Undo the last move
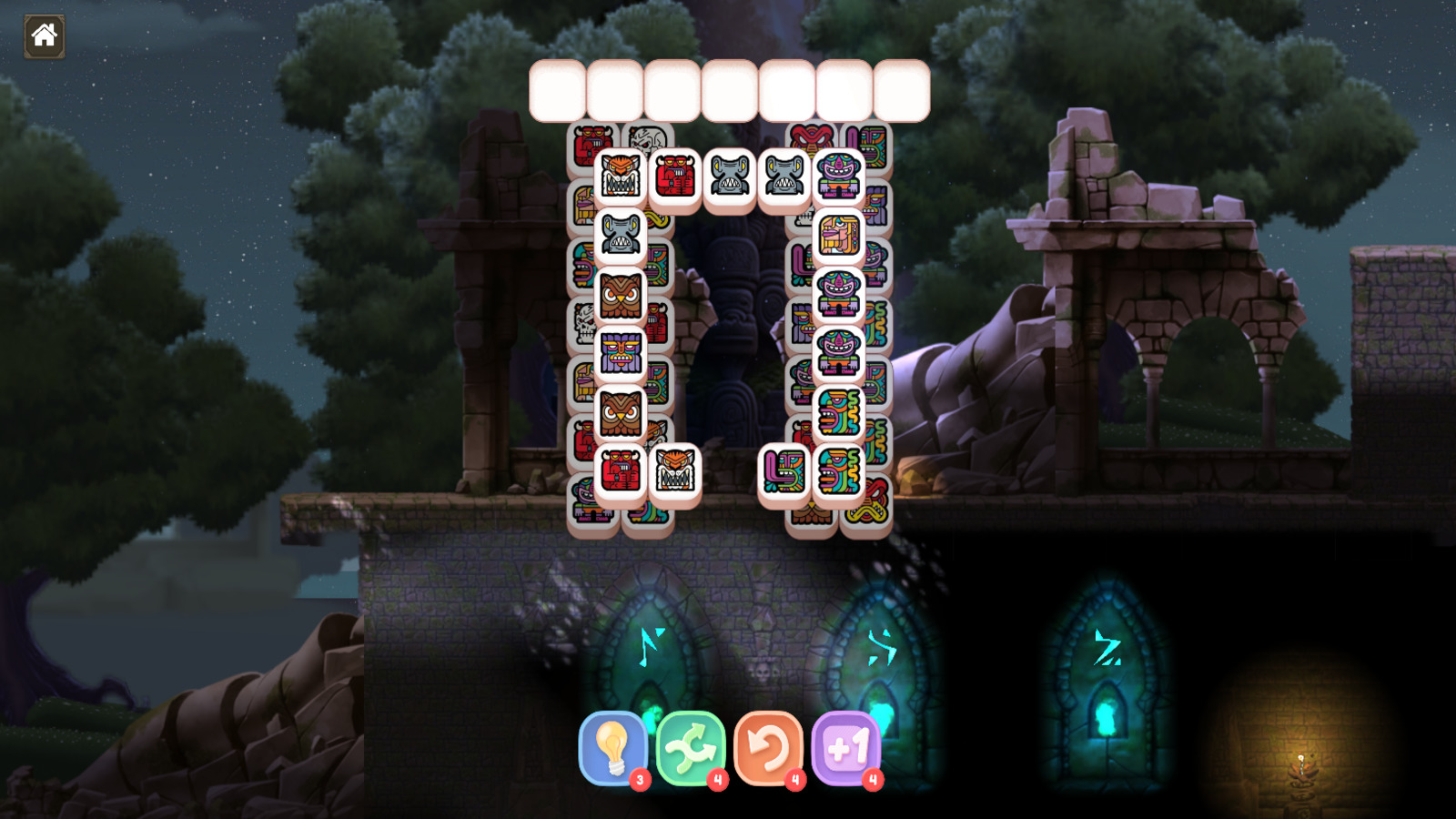 [x=769, y=749]
